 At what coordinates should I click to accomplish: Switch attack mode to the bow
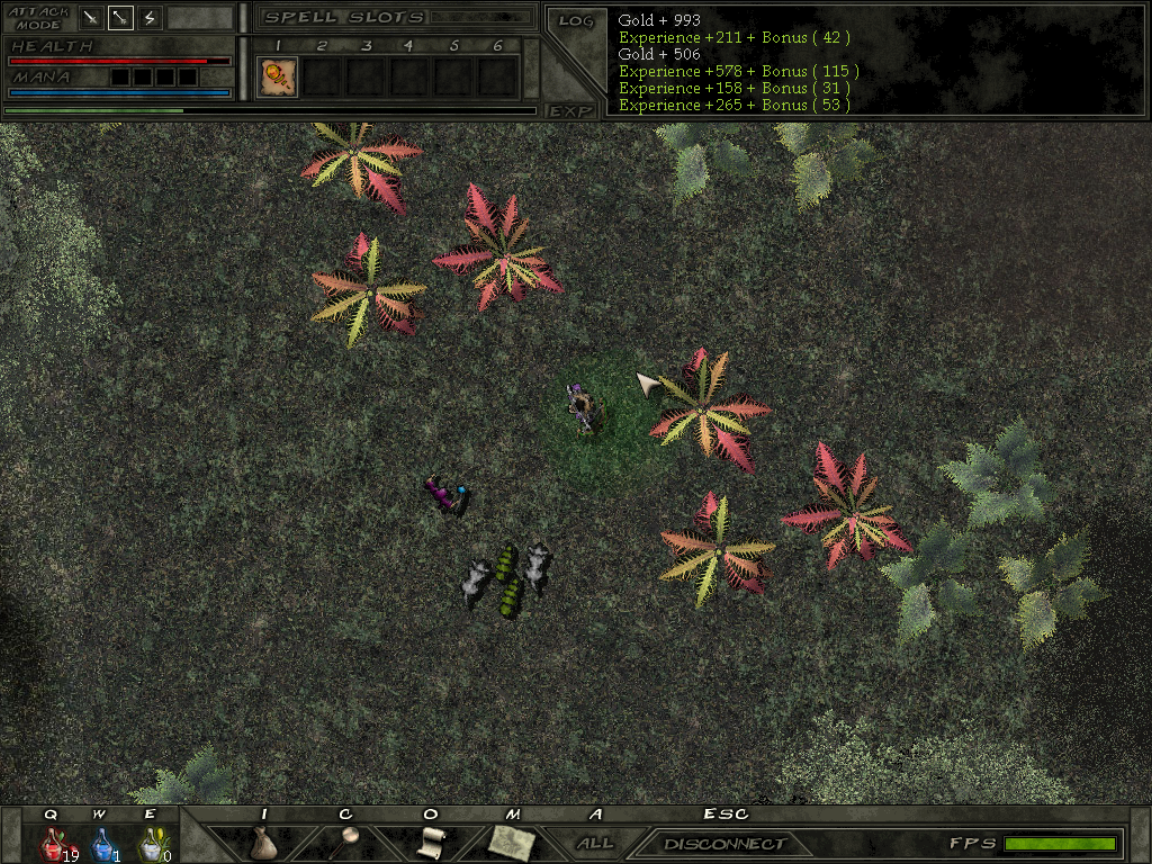[121, 18]
